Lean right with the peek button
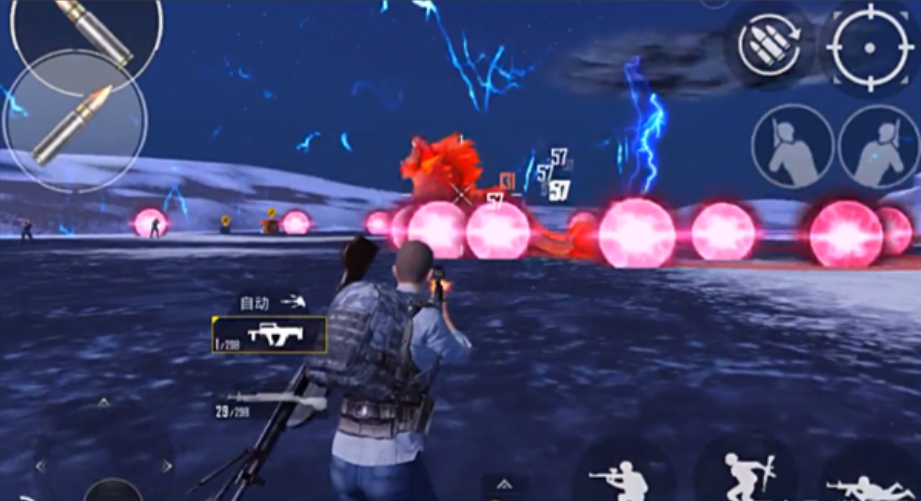Image resolution: width=921 pixels, height=501 pixels. 879,147
